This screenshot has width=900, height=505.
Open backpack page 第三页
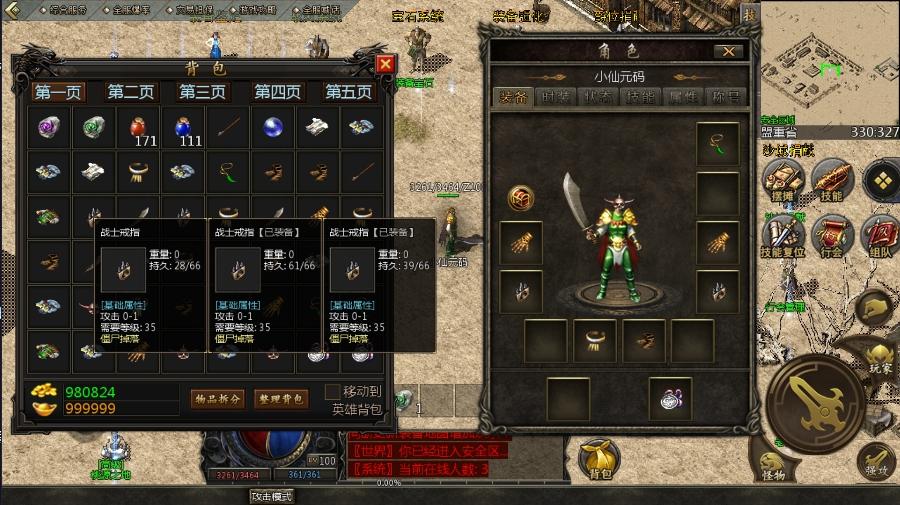tap(203, 92)
